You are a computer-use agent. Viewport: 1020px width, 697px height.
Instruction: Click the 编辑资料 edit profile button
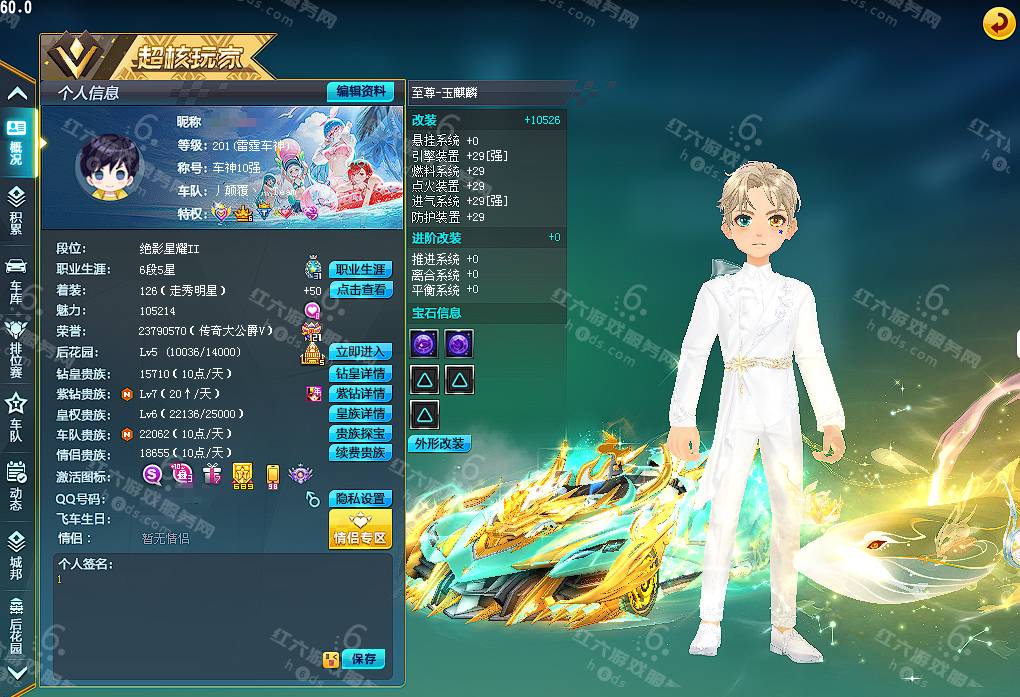(x=360, y=91)
